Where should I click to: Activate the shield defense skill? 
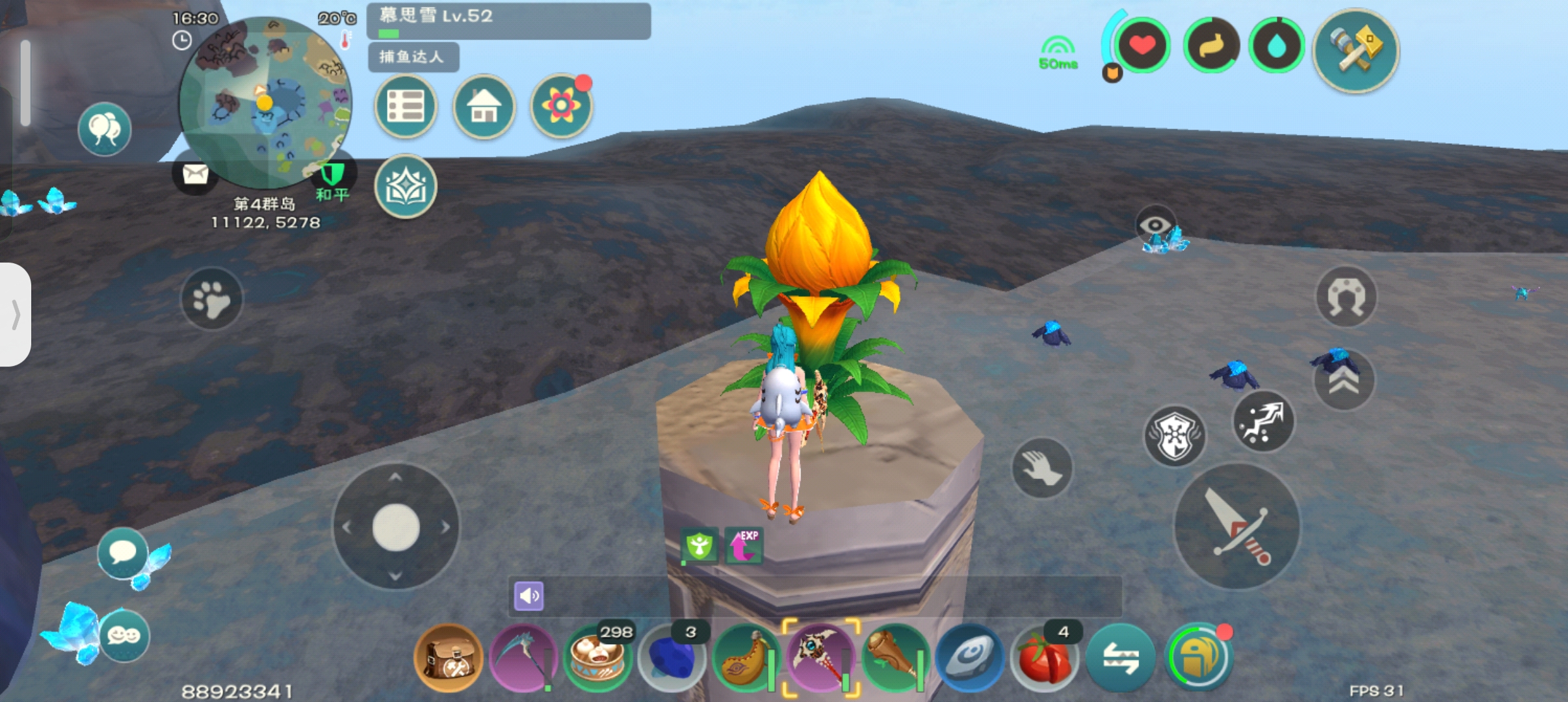point(1175,436)
